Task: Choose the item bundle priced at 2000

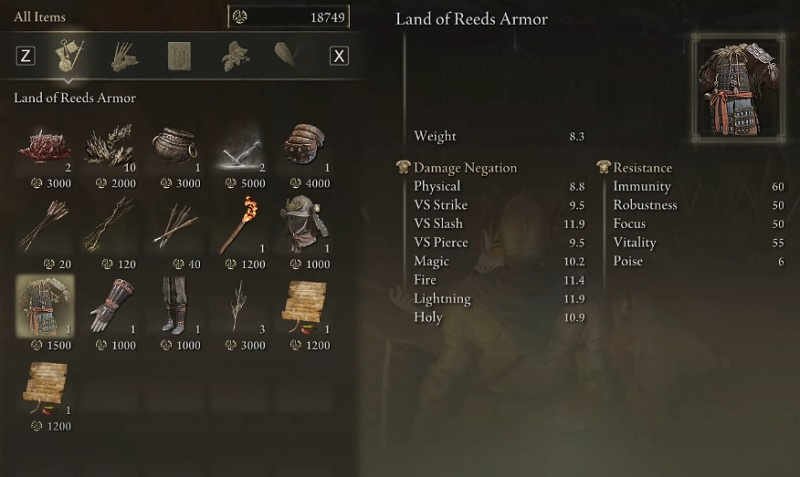Action: coord(109,147)
